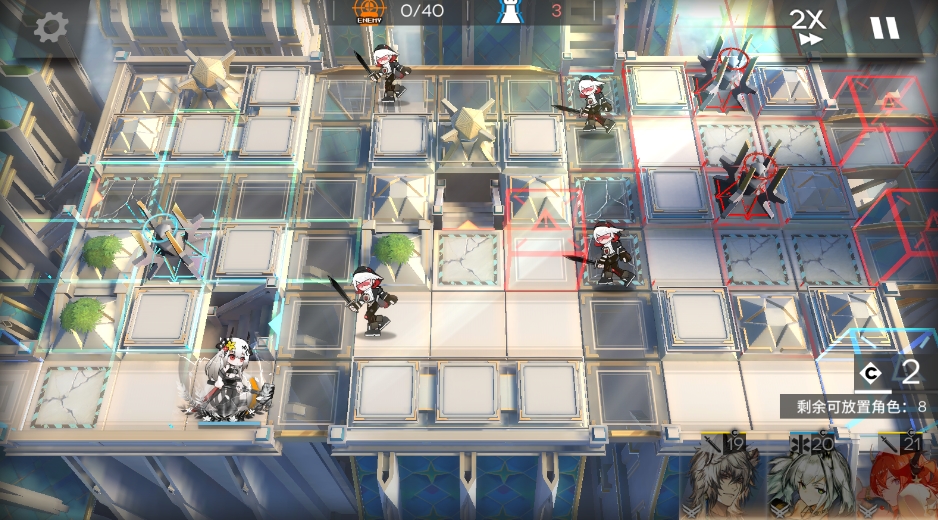Screen dimensions: 938x520
Task: Open the gear settings menu
Action: (51, 27)
